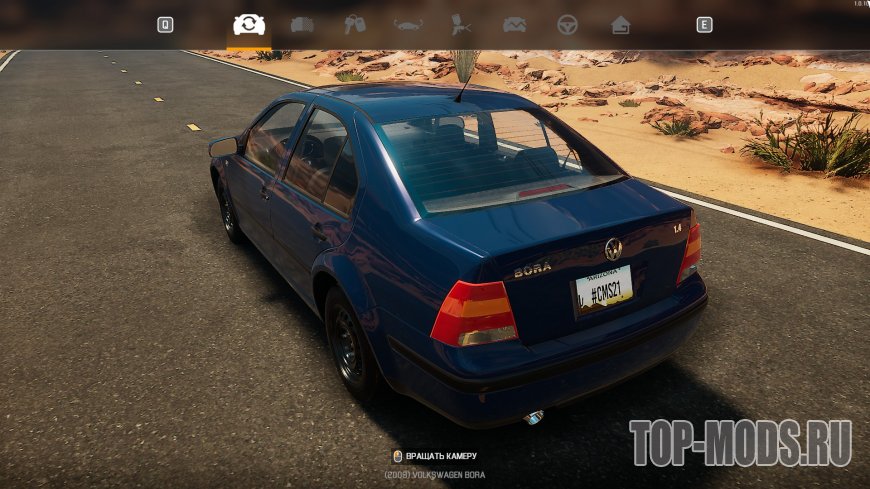Screen dimensions: 870x489
Task: Switch to the paint spray gun tab
Action: [x=461, y=25]
